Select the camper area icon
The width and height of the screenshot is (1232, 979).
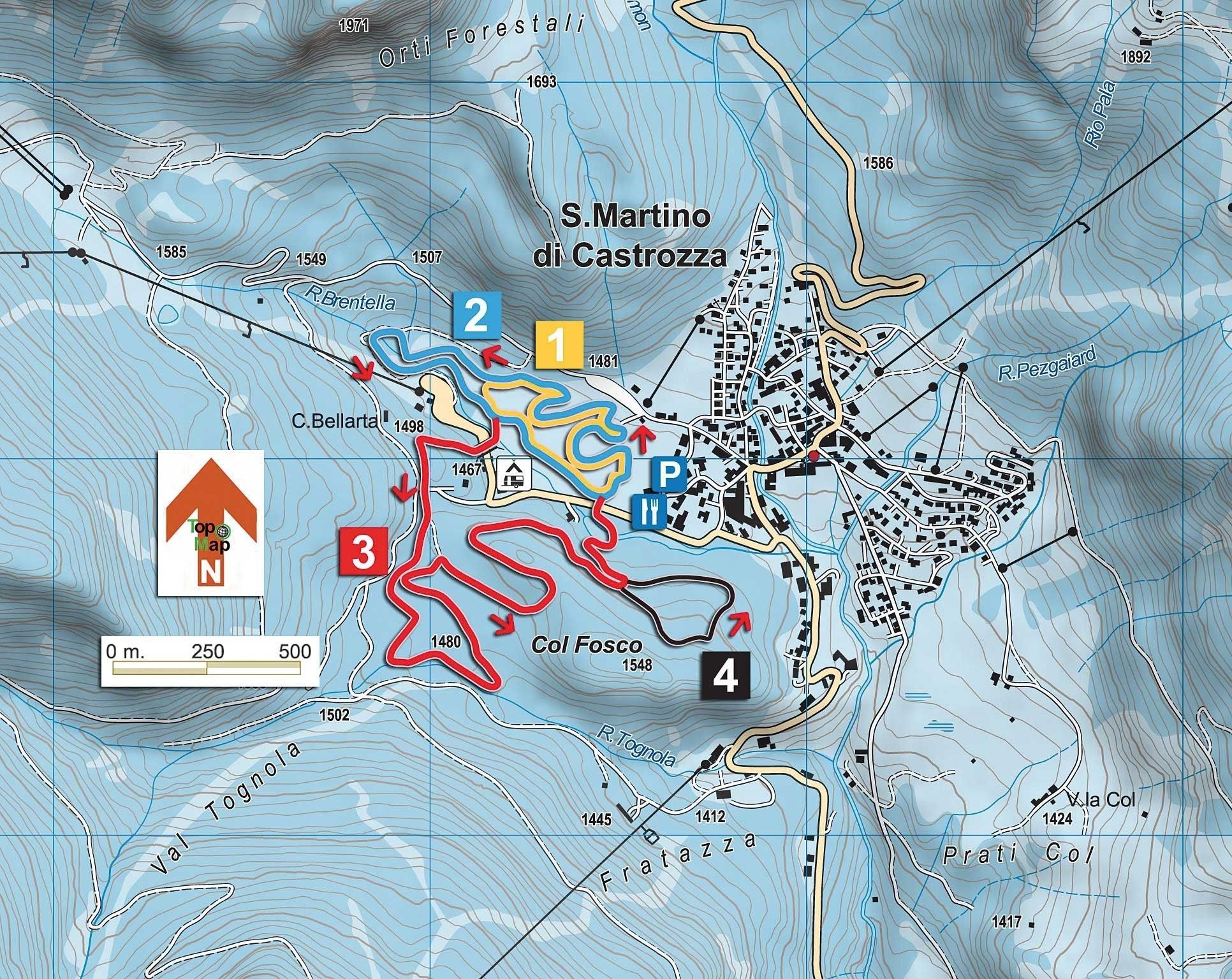tap(514, 473)
